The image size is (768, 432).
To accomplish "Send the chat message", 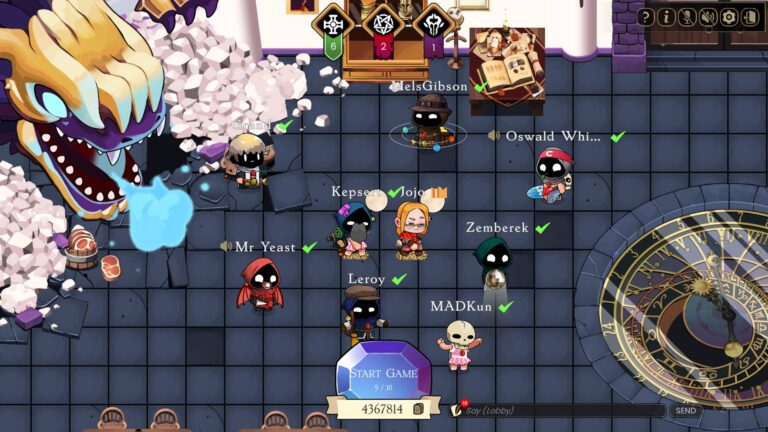I will [x=685, y=410].
